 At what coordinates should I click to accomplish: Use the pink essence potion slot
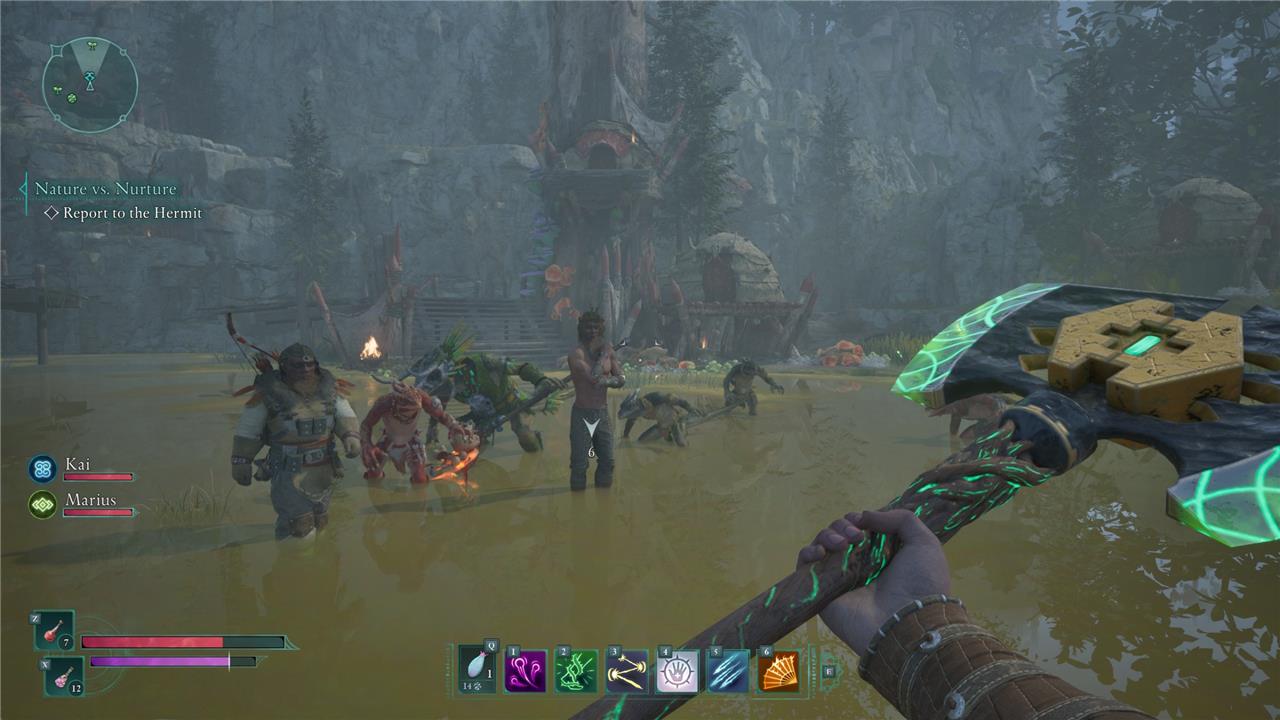tap(64, 676)
